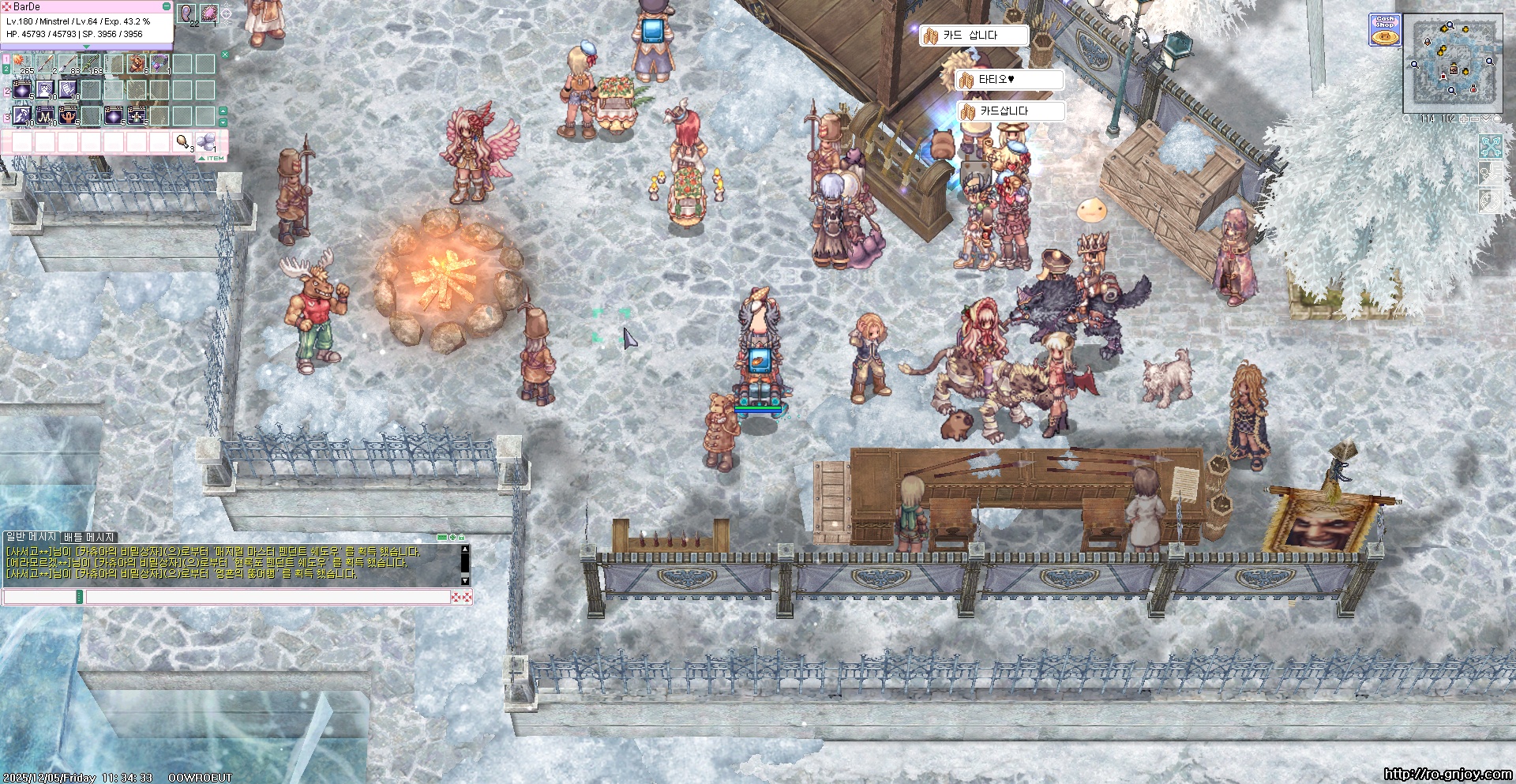This screenshot has height=784, width=1516.
Task: Switch to the 배틀 메시지 chat tab
Action: point(89,537)
